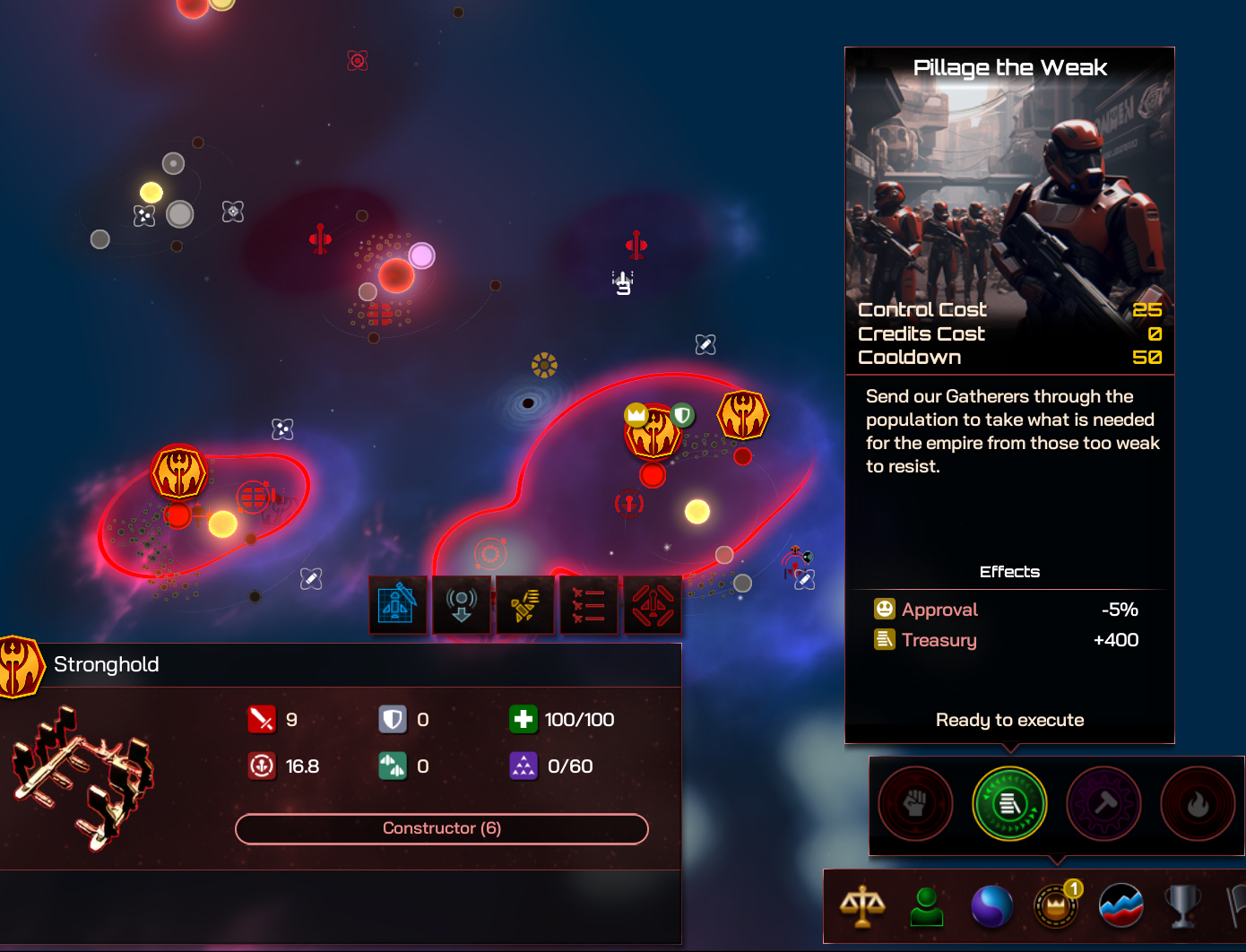Select the green economic orders category
The image size is (1246, 952).
pyautogui.click(x=1009, y=804)
